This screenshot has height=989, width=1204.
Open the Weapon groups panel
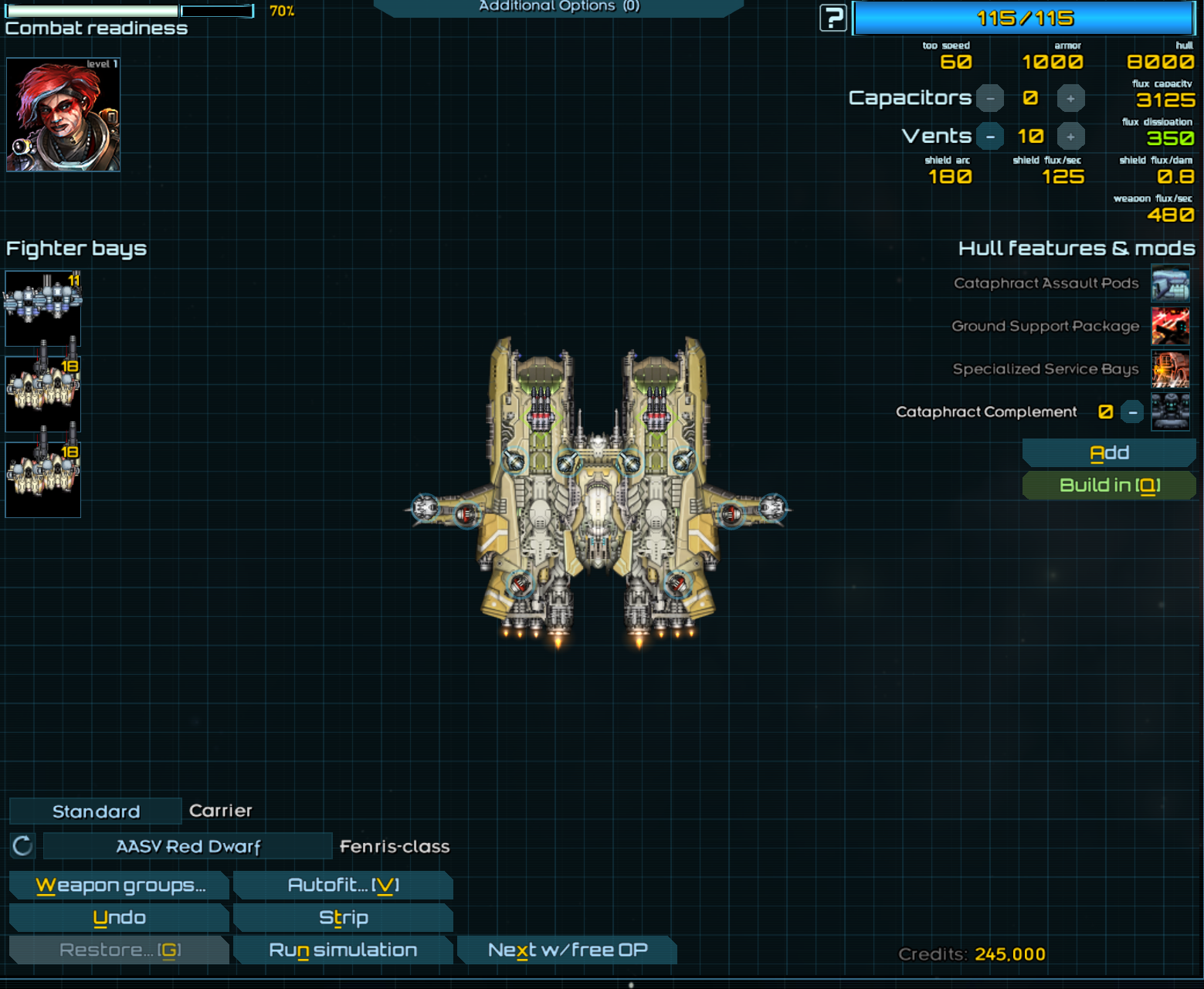pos(120,886)
